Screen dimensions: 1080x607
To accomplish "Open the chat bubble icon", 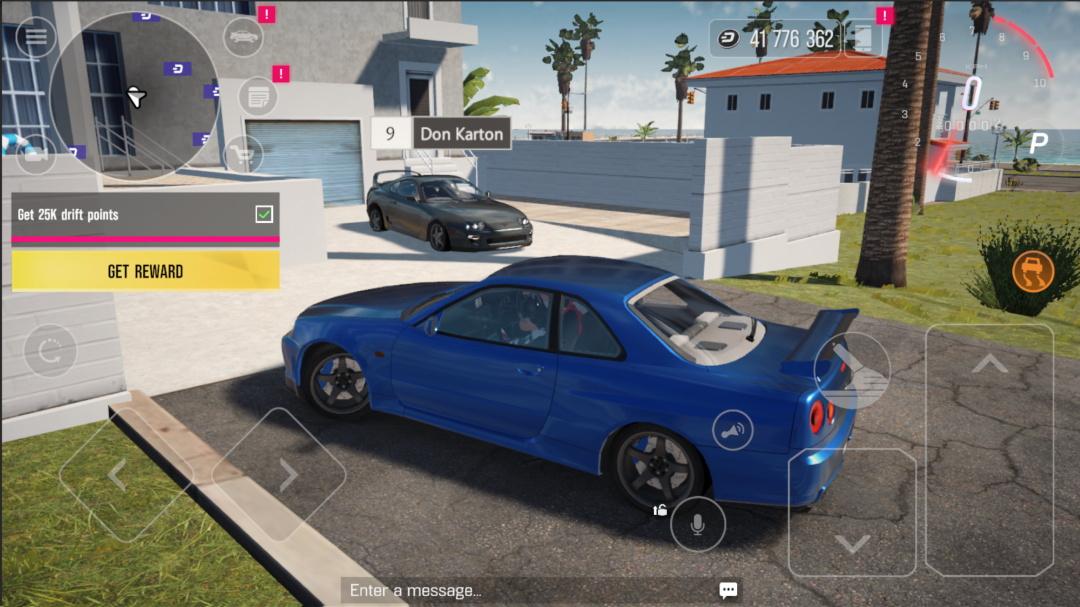I will (728, 590).
